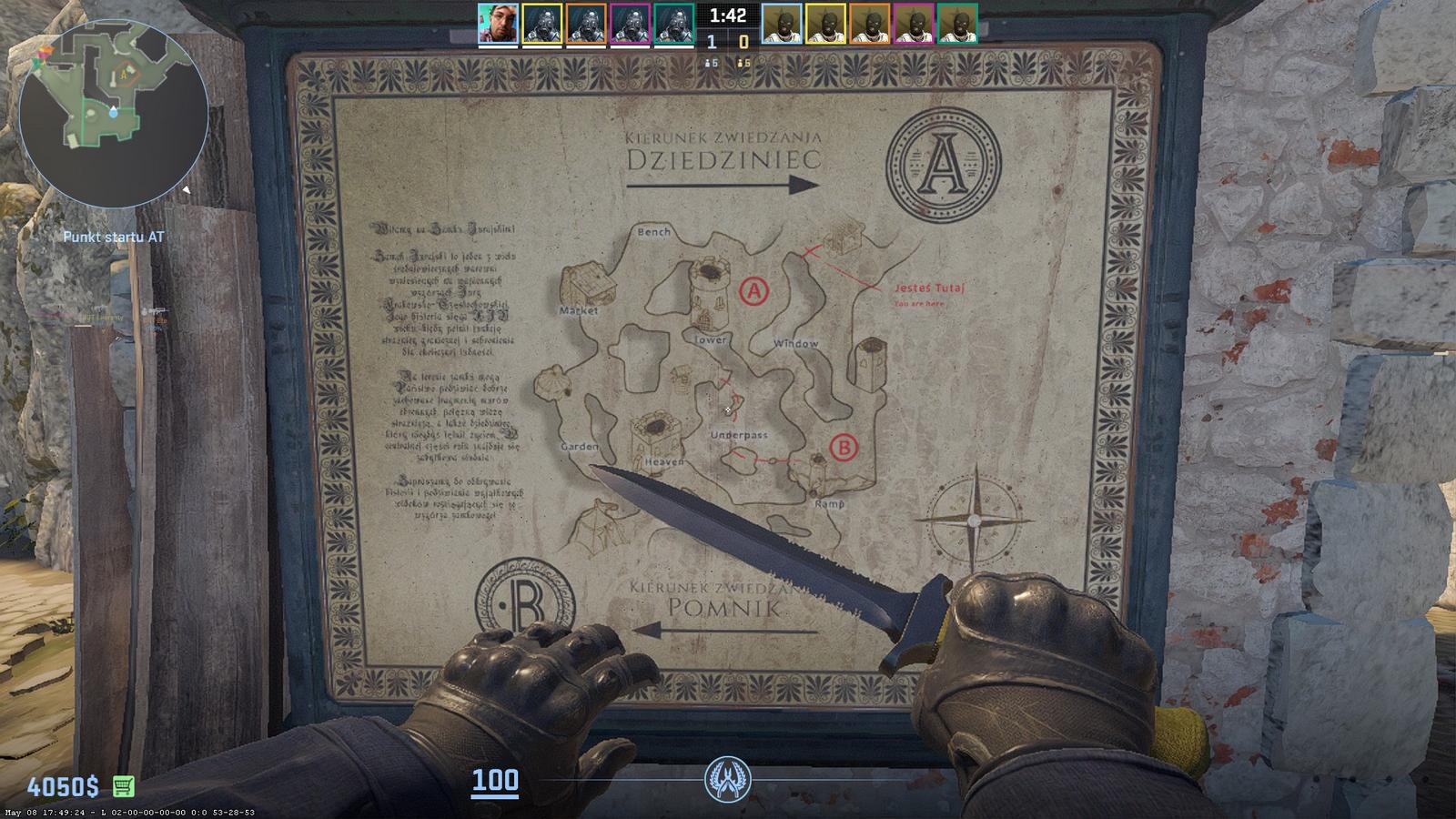Select the player avatar with the real photo

coord(498,25)
